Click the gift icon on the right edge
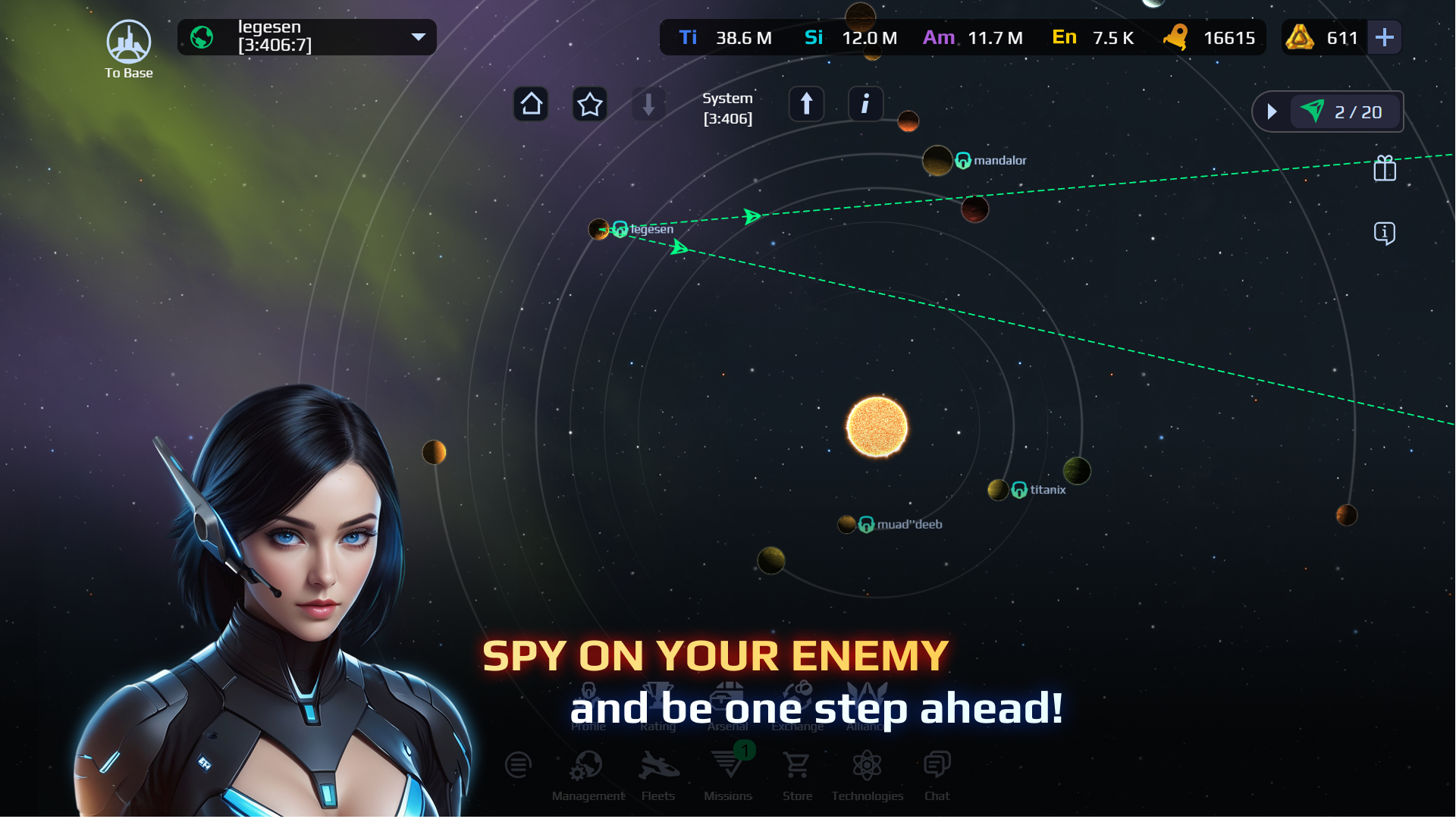 1385,169
